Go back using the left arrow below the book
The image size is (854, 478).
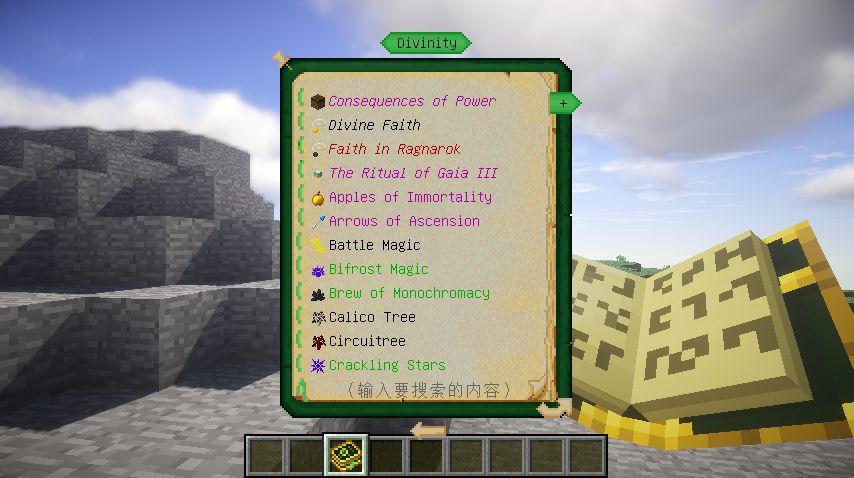428,431
